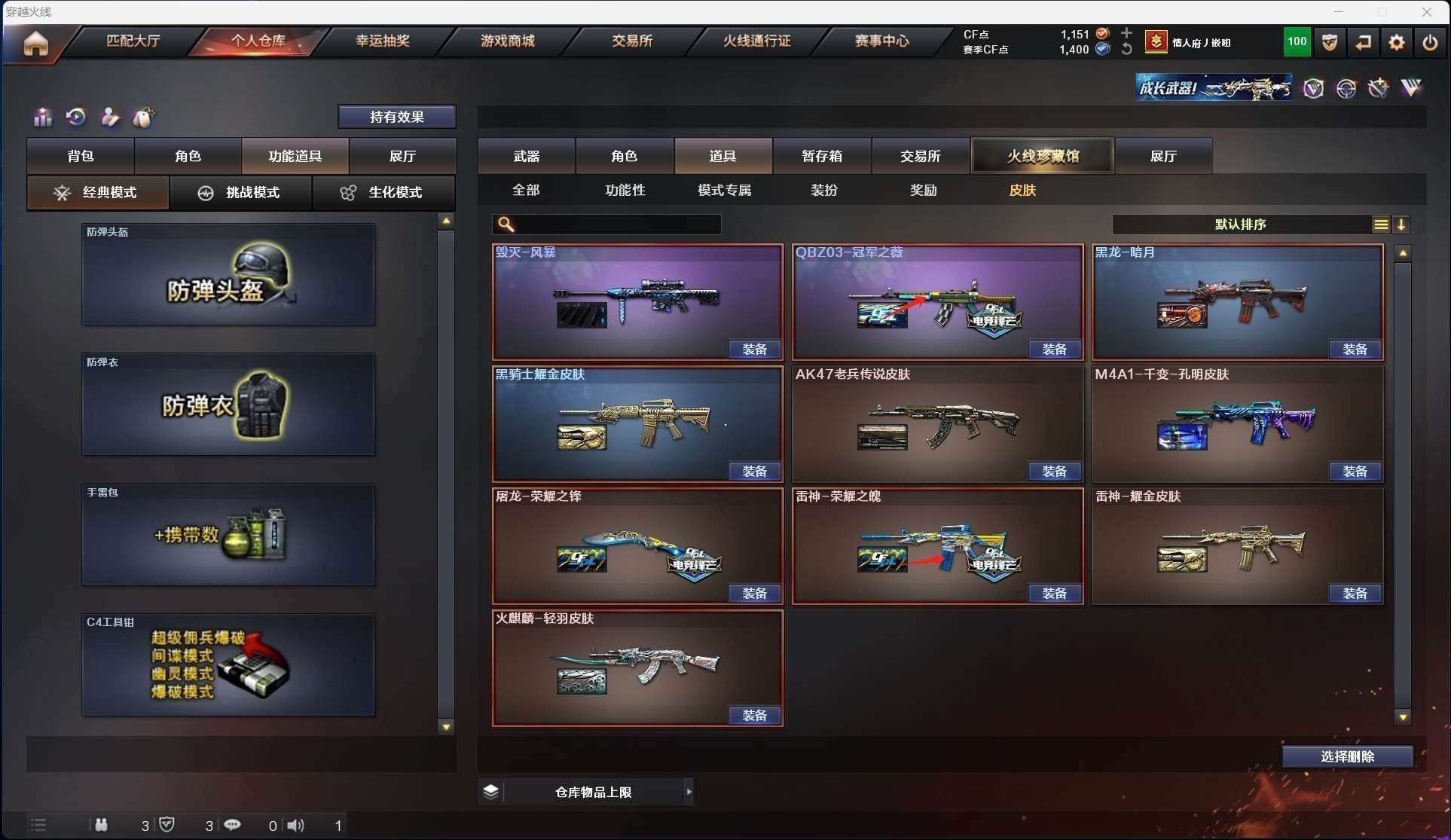1451x840 pixels.
Task: Show 持有效果 owned effects
Action: 396,117
